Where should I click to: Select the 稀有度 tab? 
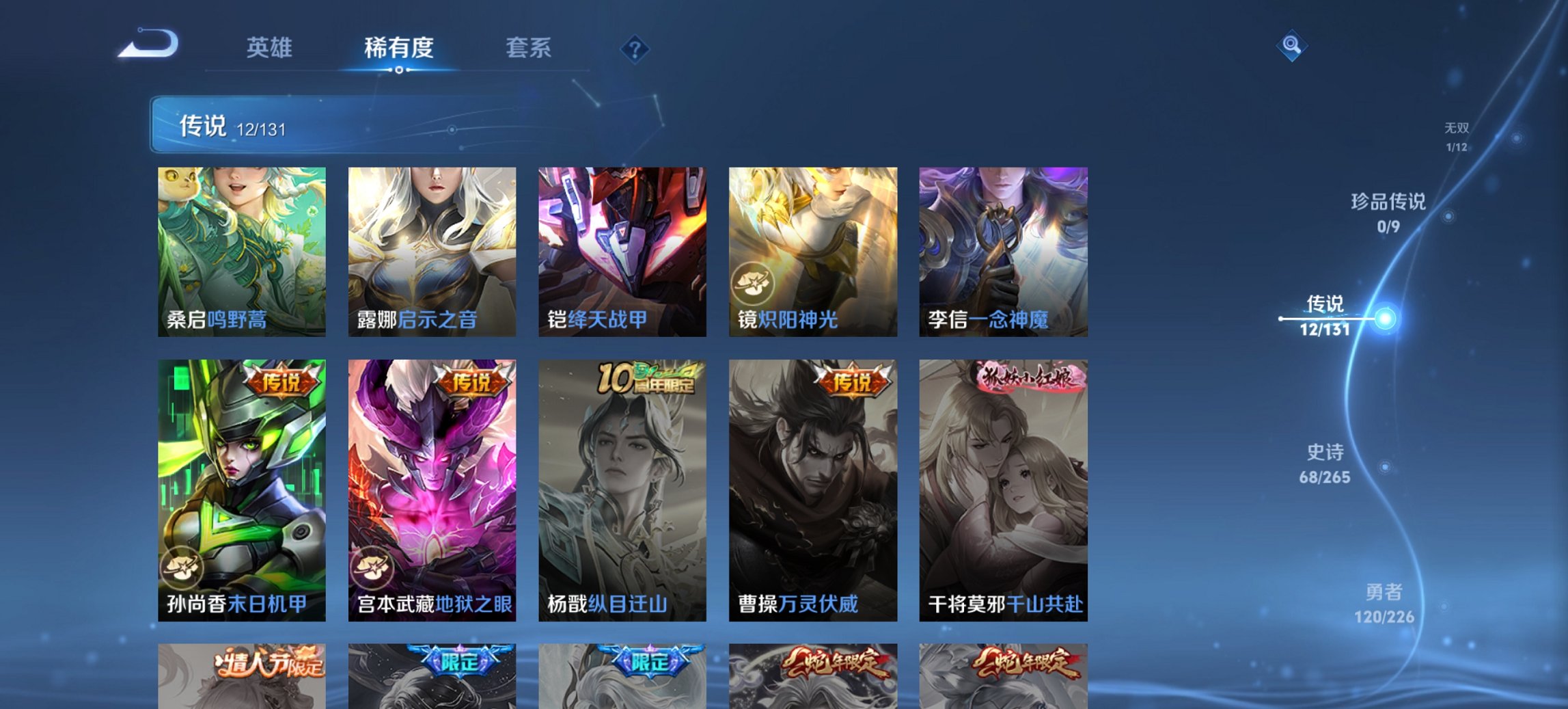pos(399,48)
